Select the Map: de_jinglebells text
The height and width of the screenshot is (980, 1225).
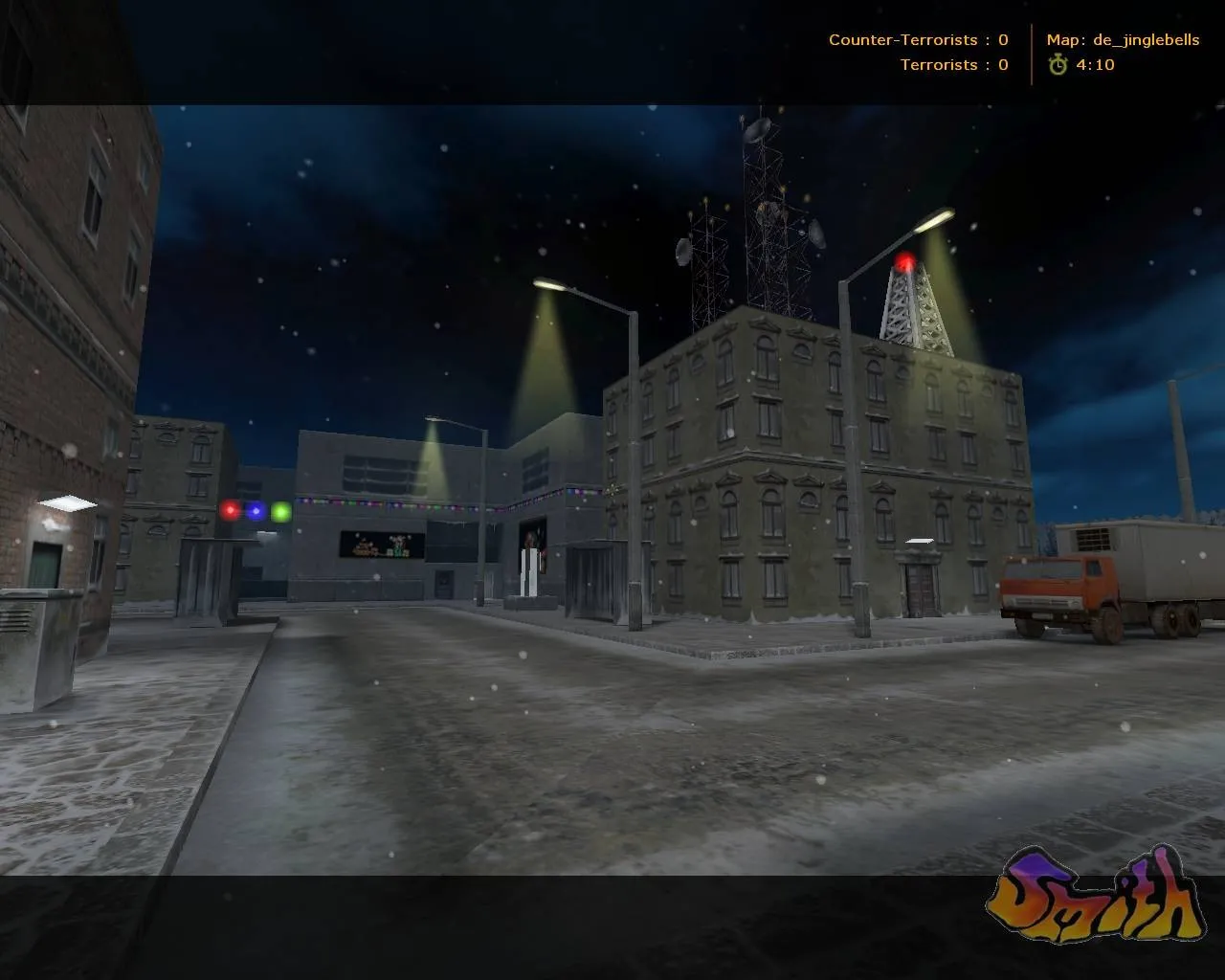pos(1123,40)
